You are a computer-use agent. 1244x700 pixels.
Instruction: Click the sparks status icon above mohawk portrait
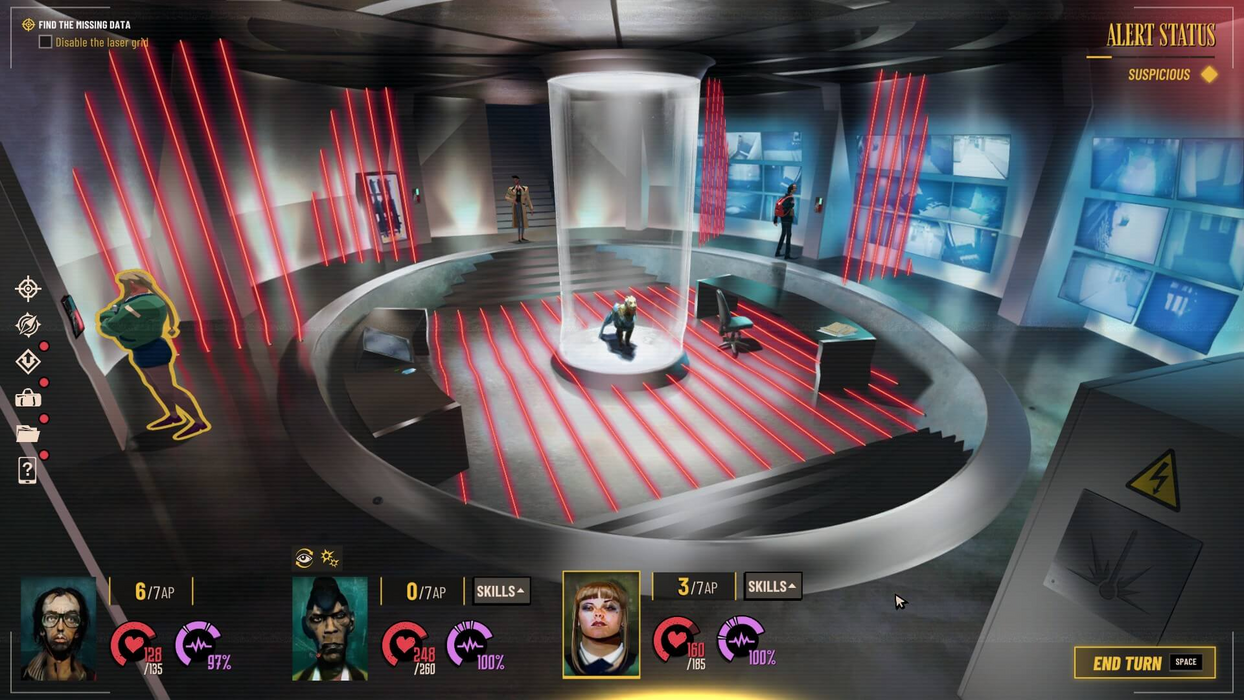click(x=329, y=558)
